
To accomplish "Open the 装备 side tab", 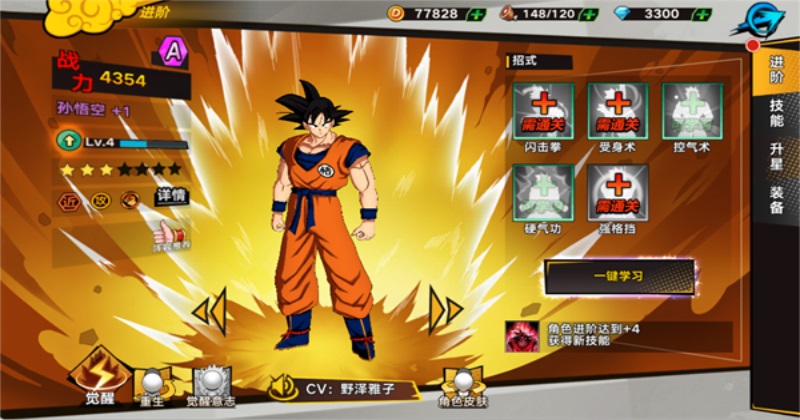I will (776, 199).
